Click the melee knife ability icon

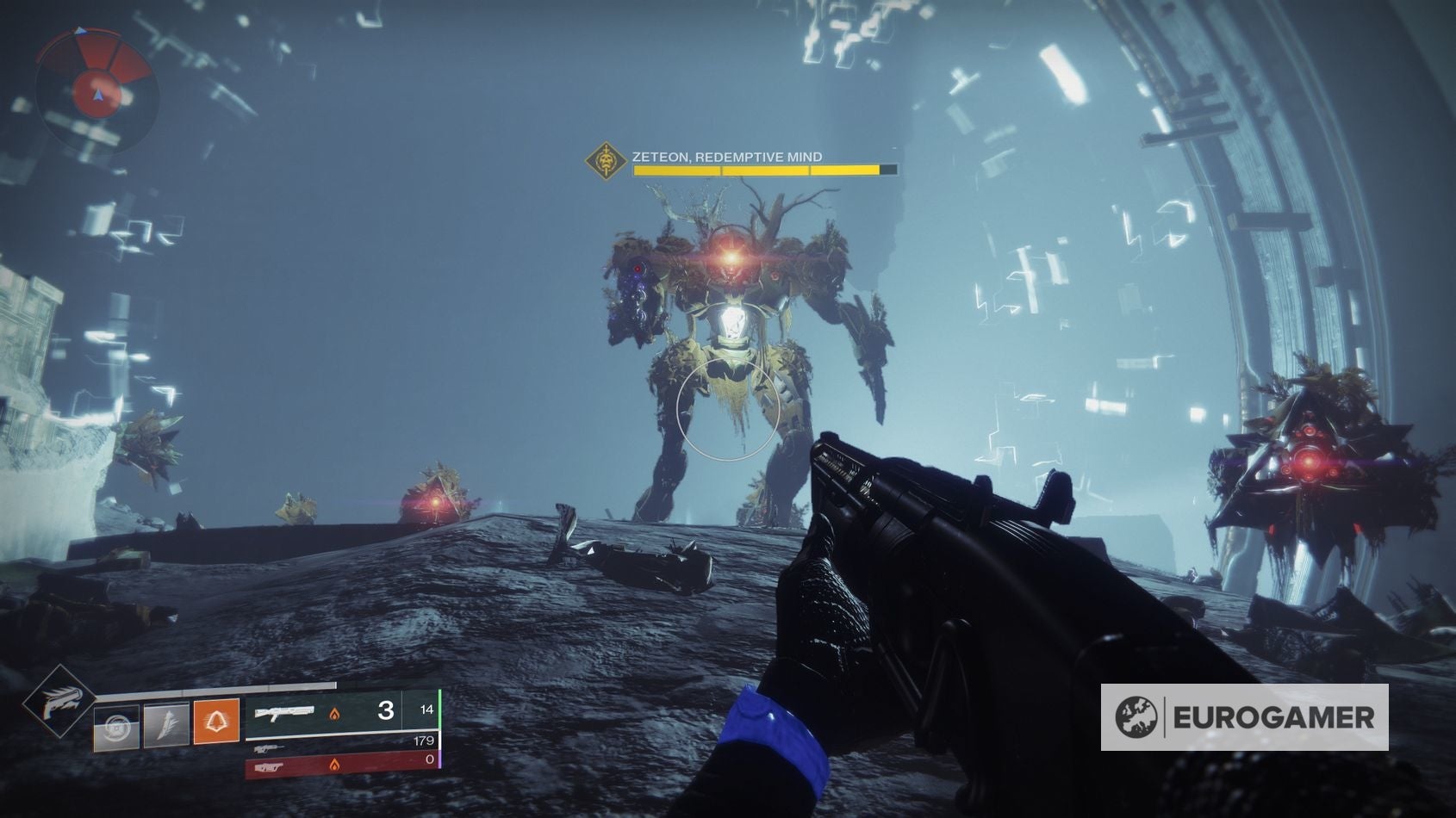point(166,726)
